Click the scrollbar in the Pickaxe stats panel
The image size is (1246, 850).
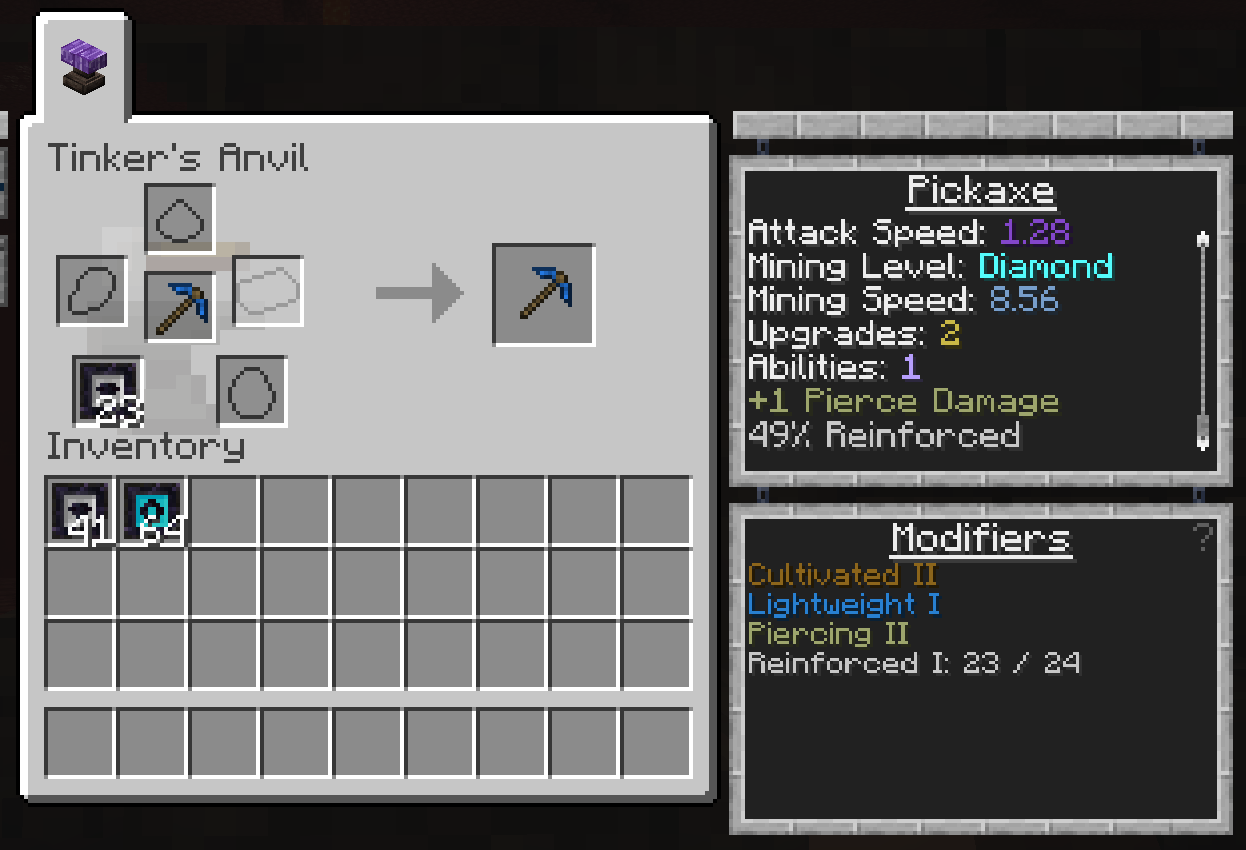click(x=1203, y=340)
